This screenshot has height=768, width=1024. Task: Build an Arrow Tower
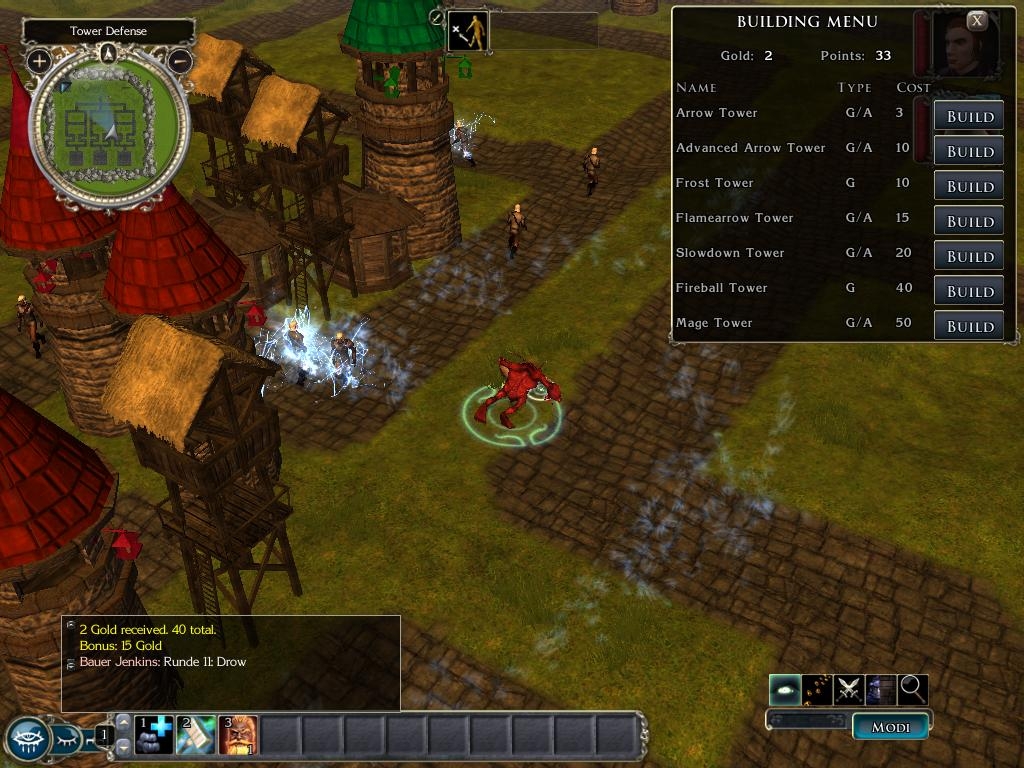[x=968, y=116]
